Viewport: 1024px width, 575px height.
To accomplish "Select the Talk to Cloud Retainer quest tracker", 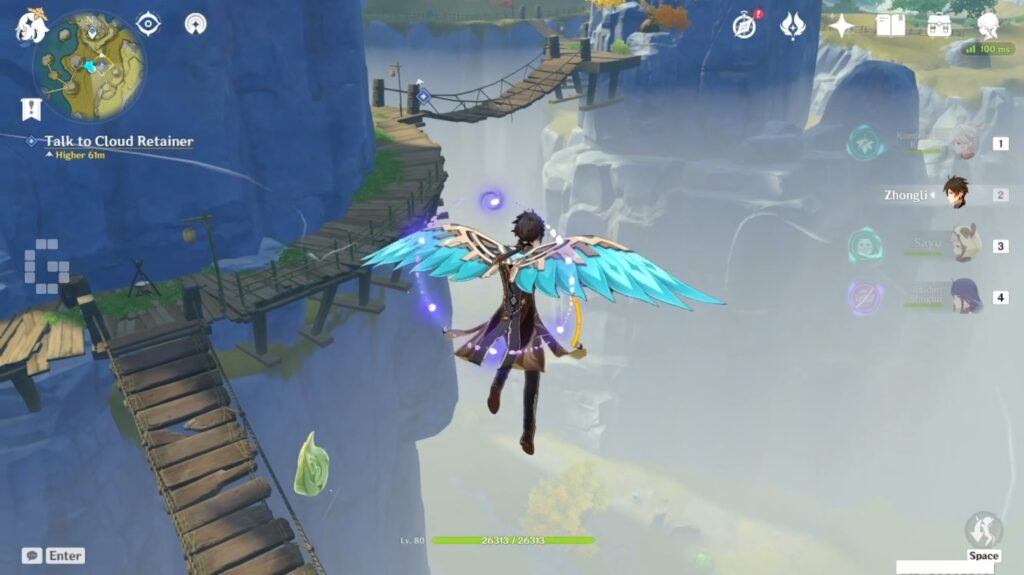I will click(x=118, y=141).
